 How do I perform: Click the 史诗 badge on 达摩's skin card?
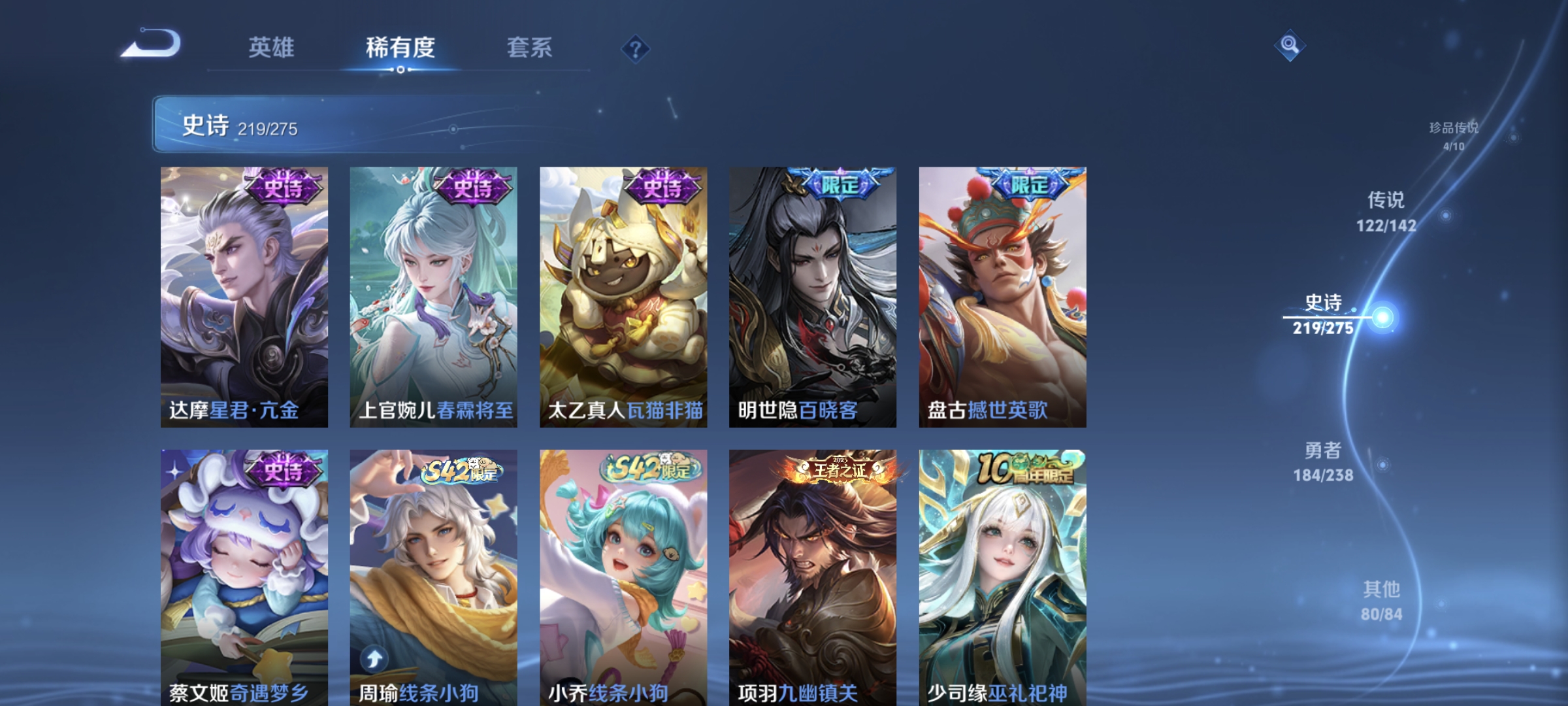pyautogui.click(x=284, y=188)
